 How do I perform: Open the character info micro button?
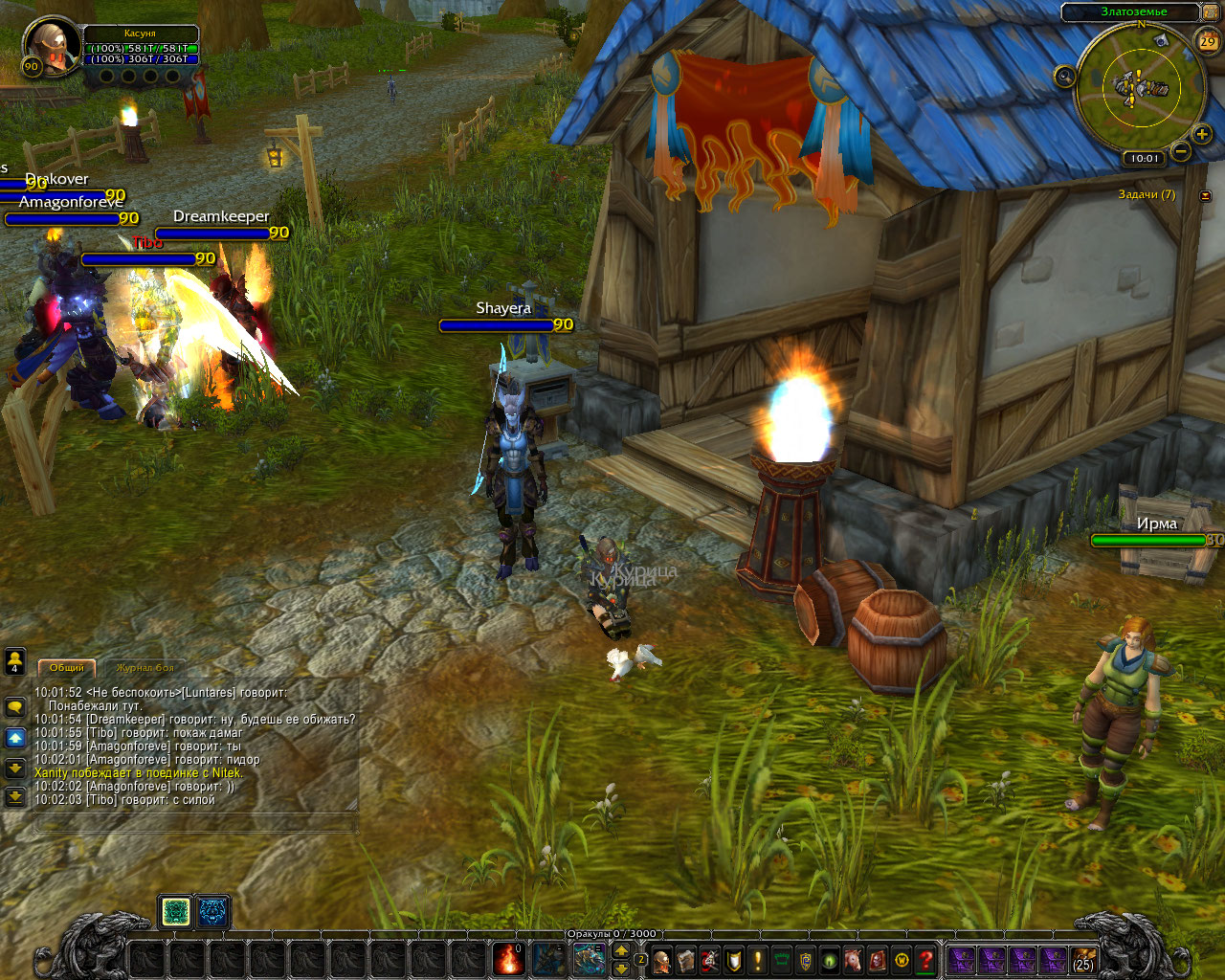pyautogui.click(x=661, y=959)
